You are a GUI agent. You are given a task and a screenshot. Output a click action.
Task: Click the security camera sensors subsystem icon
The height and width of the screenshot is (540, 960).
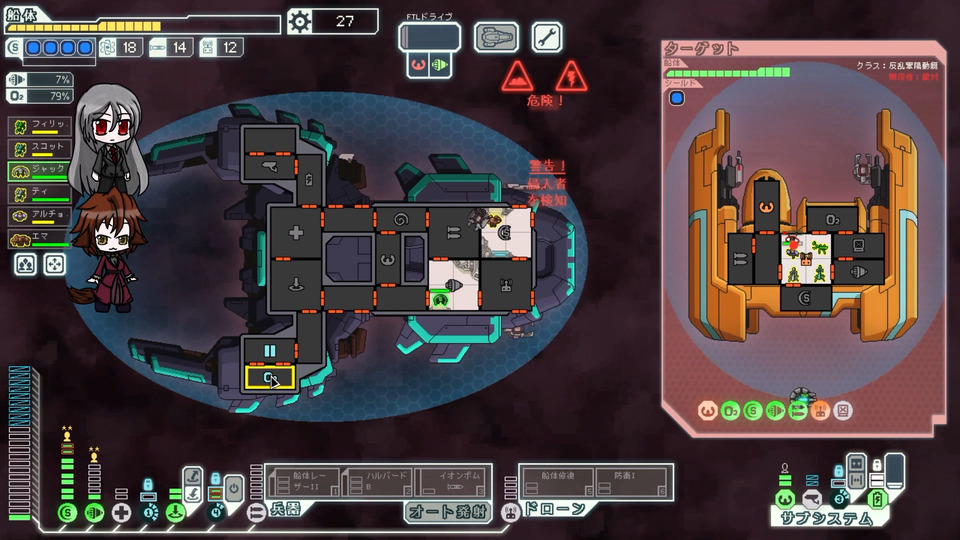(813, 498)
